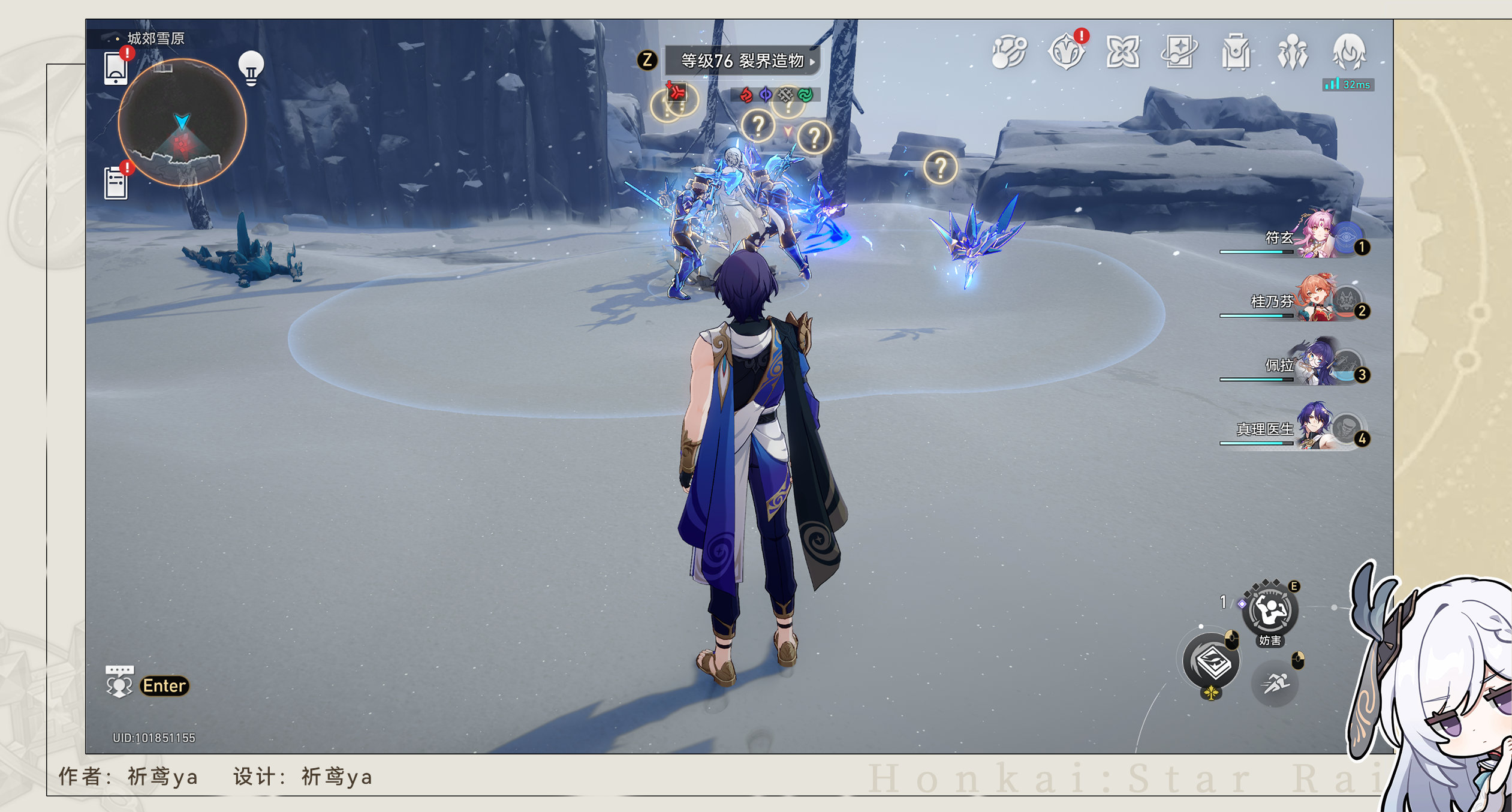Expand the 等级76 裂界造物 enemy info label

coord(743,61)
